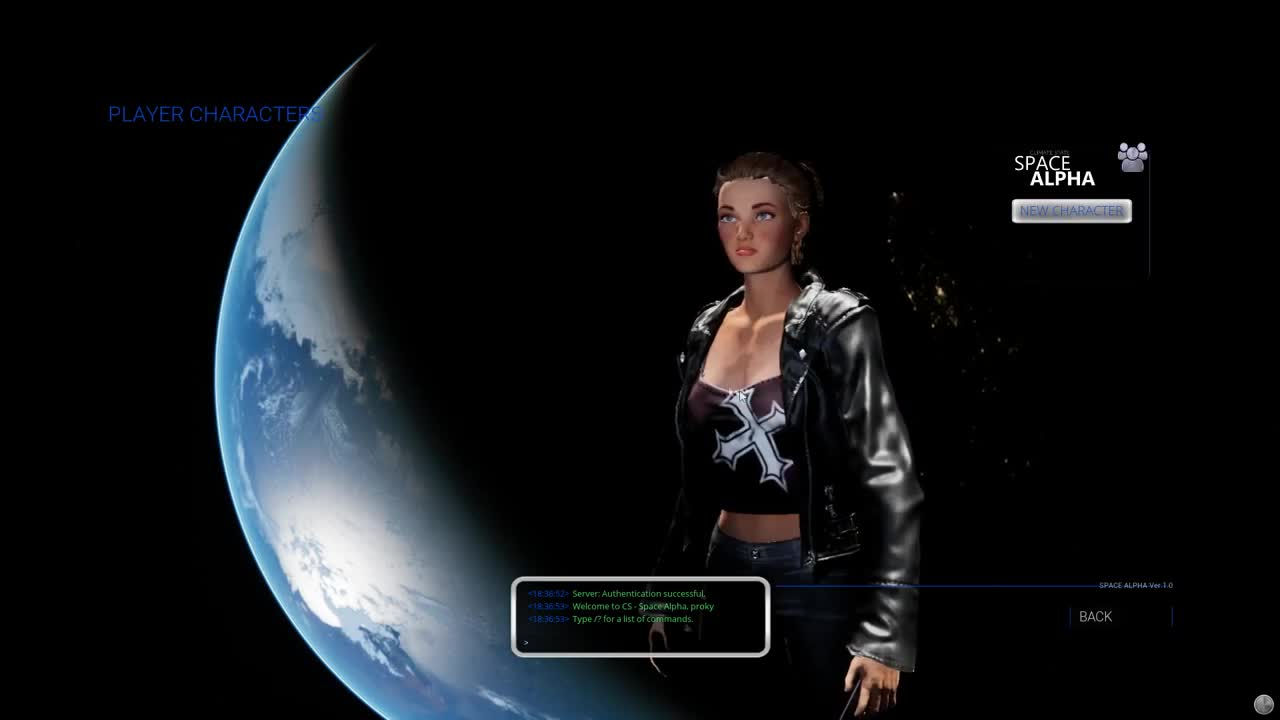This screenshot has width=1280, height=720.
Task: Select the PLAYER CHARACTERS heading
Action: click(x=214, y=114)
